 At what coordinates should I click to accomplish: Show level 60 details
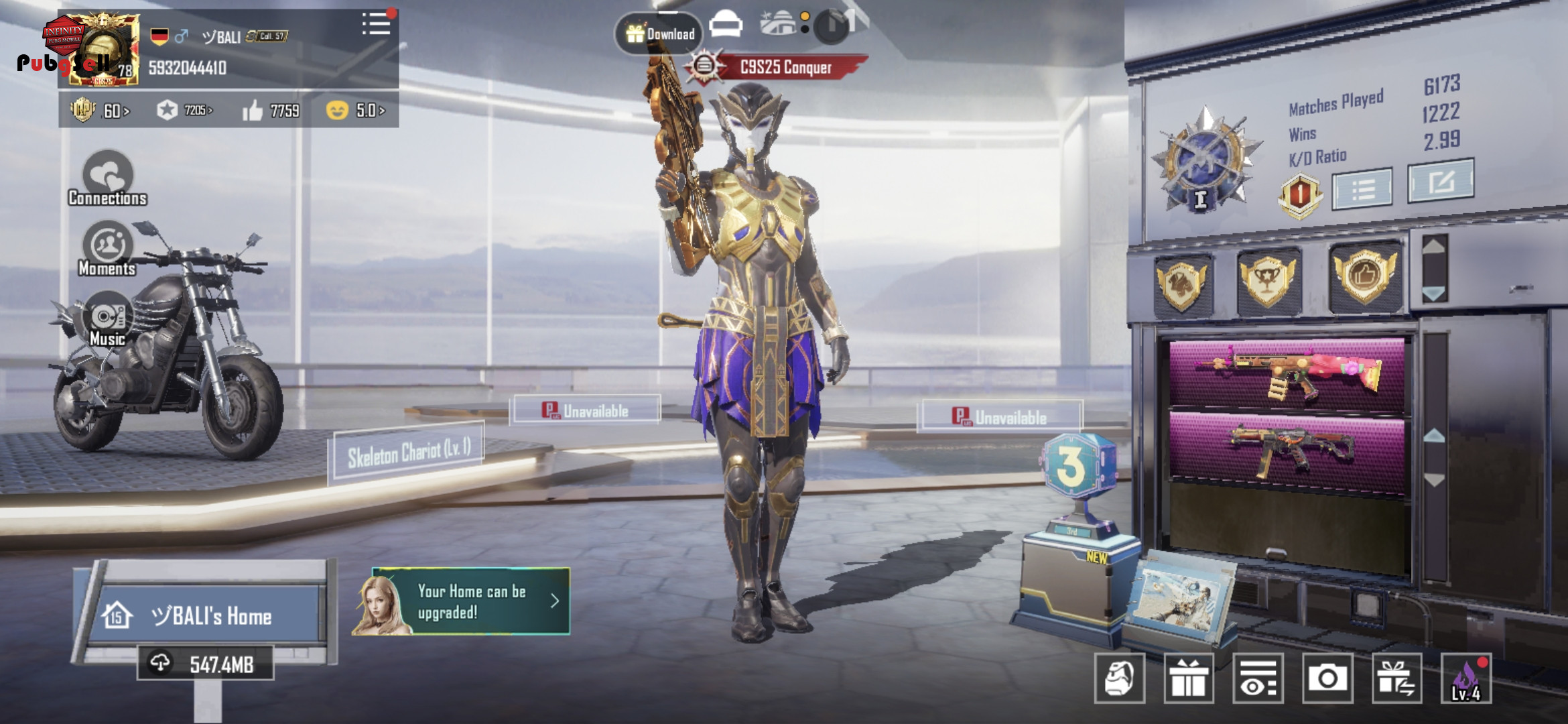tap(101, 111)
